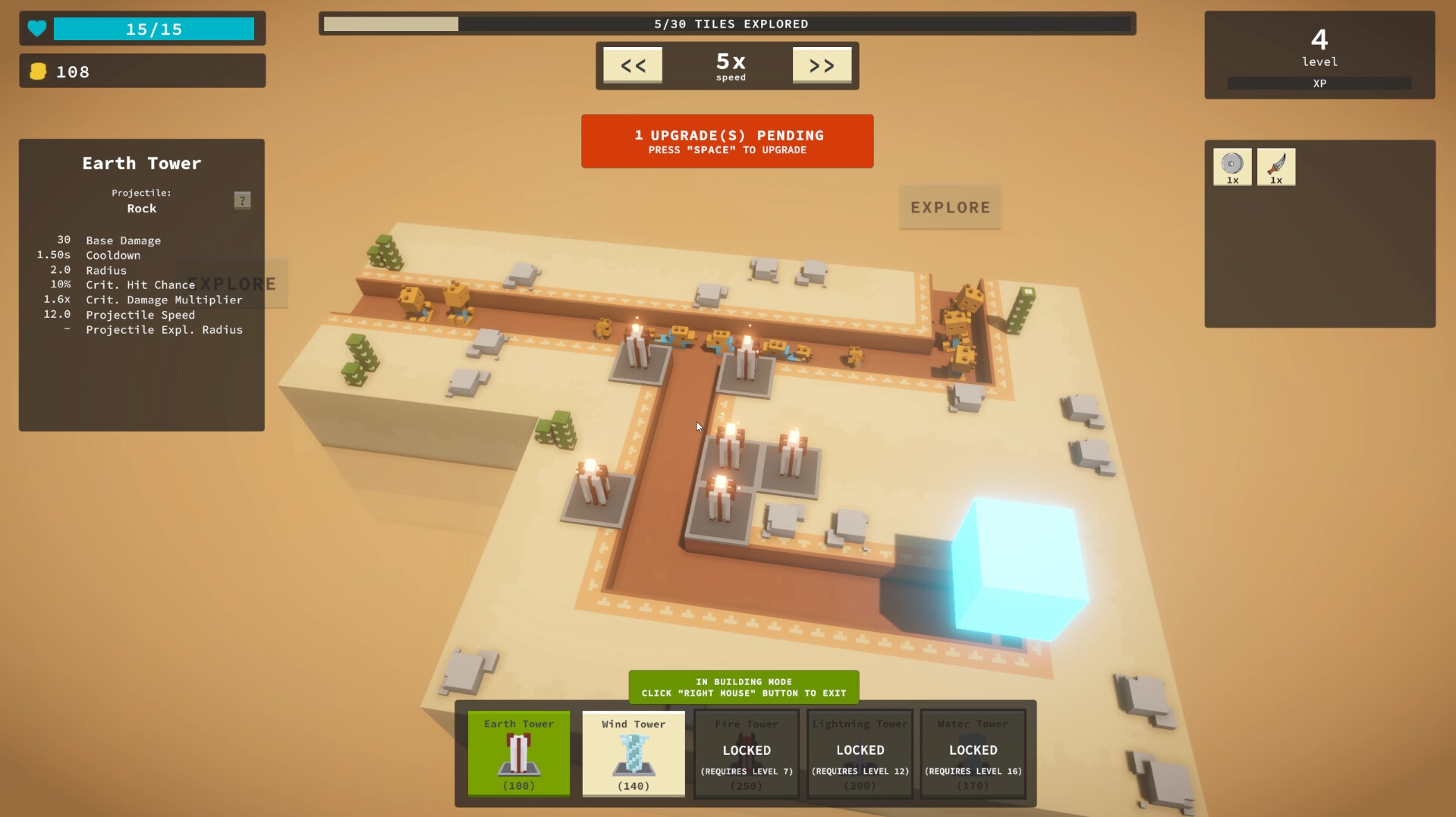
Task: Click the EXPLORE button on the right
Action: (x=950, y=207)
